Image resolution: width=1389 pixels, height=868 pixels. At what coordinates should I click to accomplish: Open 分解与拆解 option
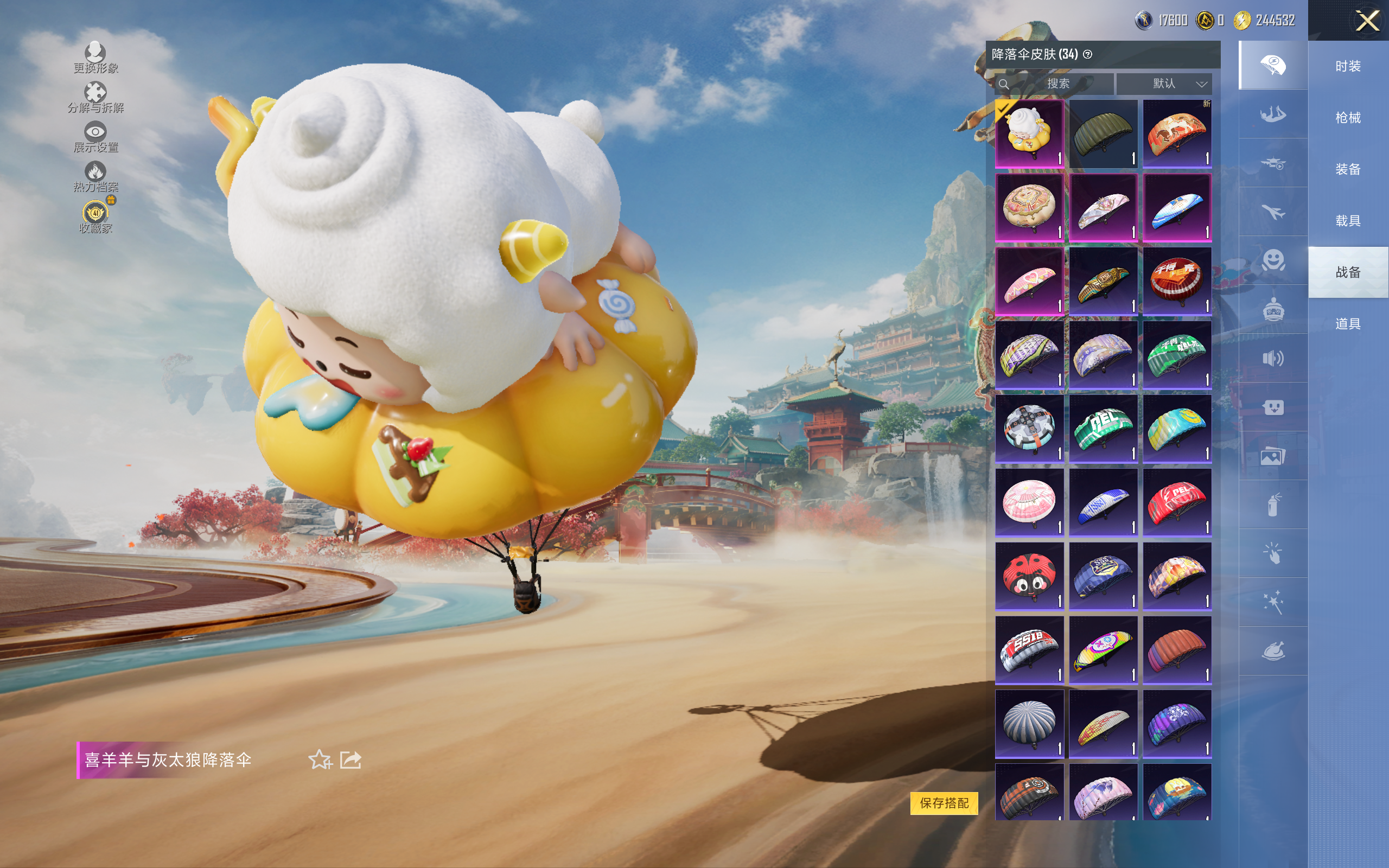pyautogui.click(x=95, y=98)
